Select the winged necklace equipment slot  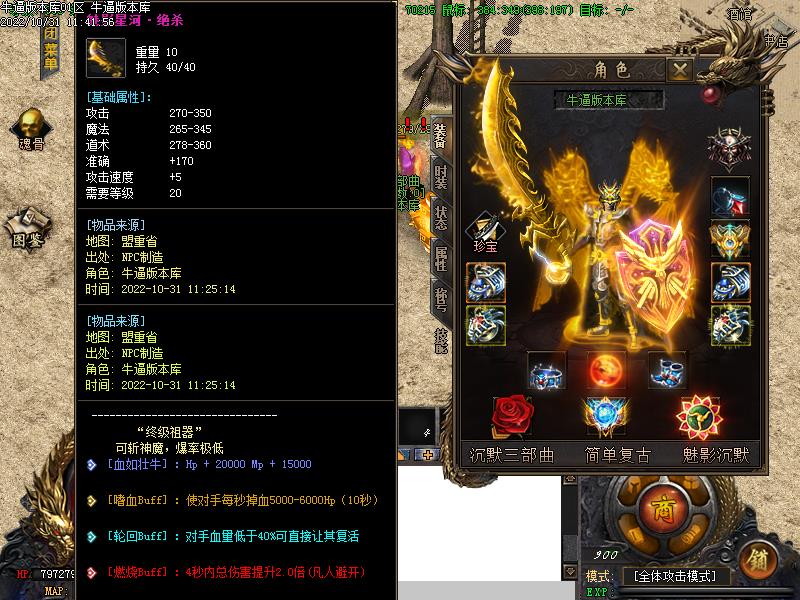click(729, 240)
